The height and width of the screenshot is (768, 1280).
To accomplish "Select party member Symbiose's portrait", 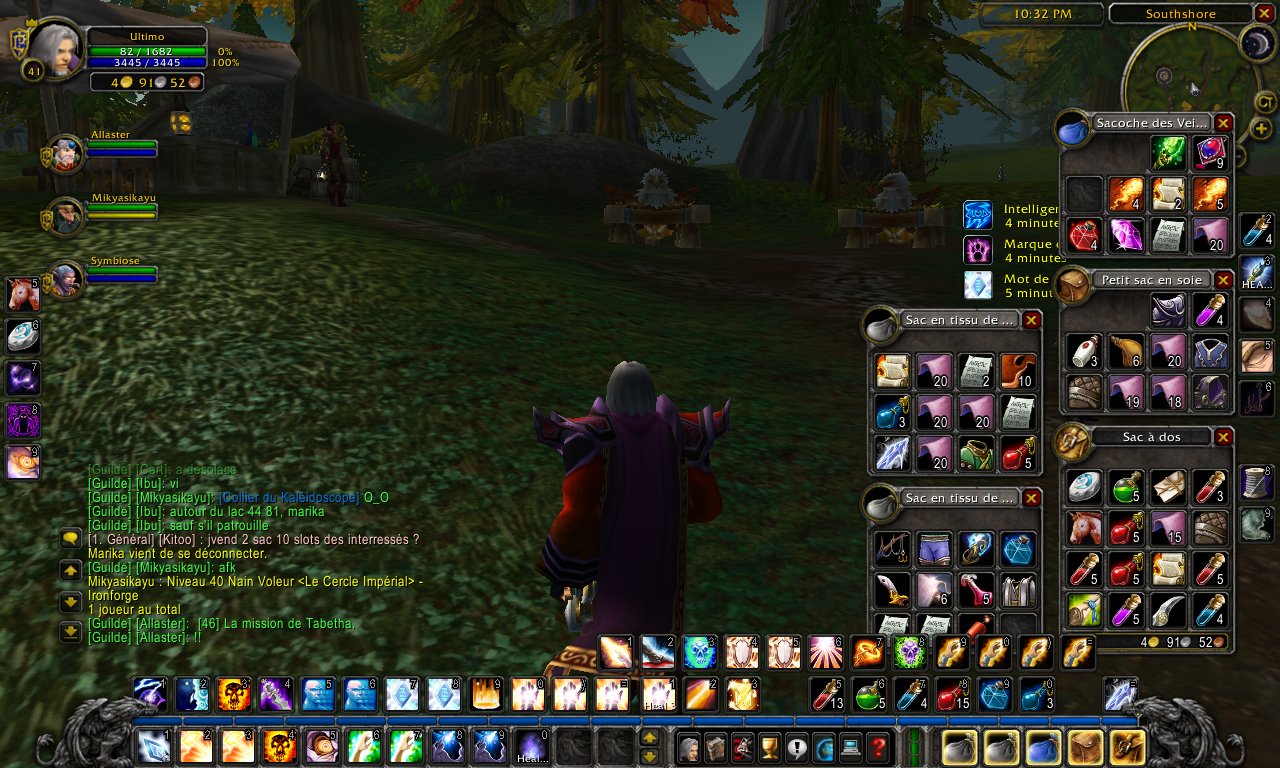I will click(66, 280).
